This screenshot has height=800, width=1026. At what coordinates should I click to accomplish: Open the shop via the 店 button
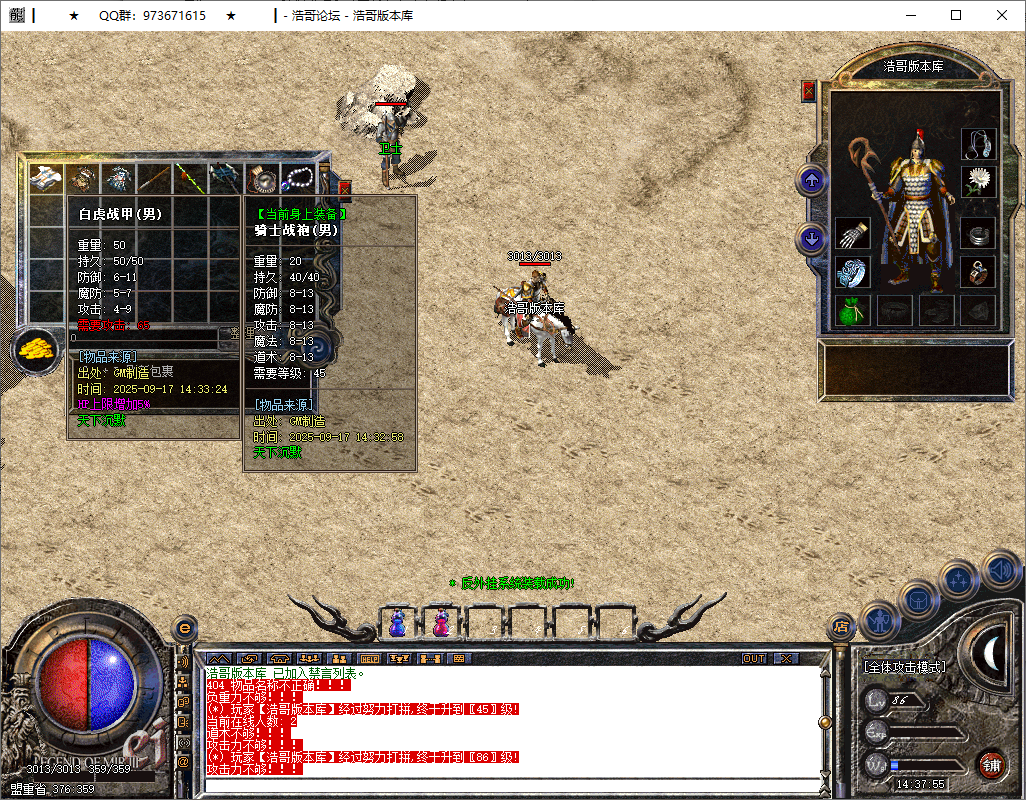(x=841, y=627)
